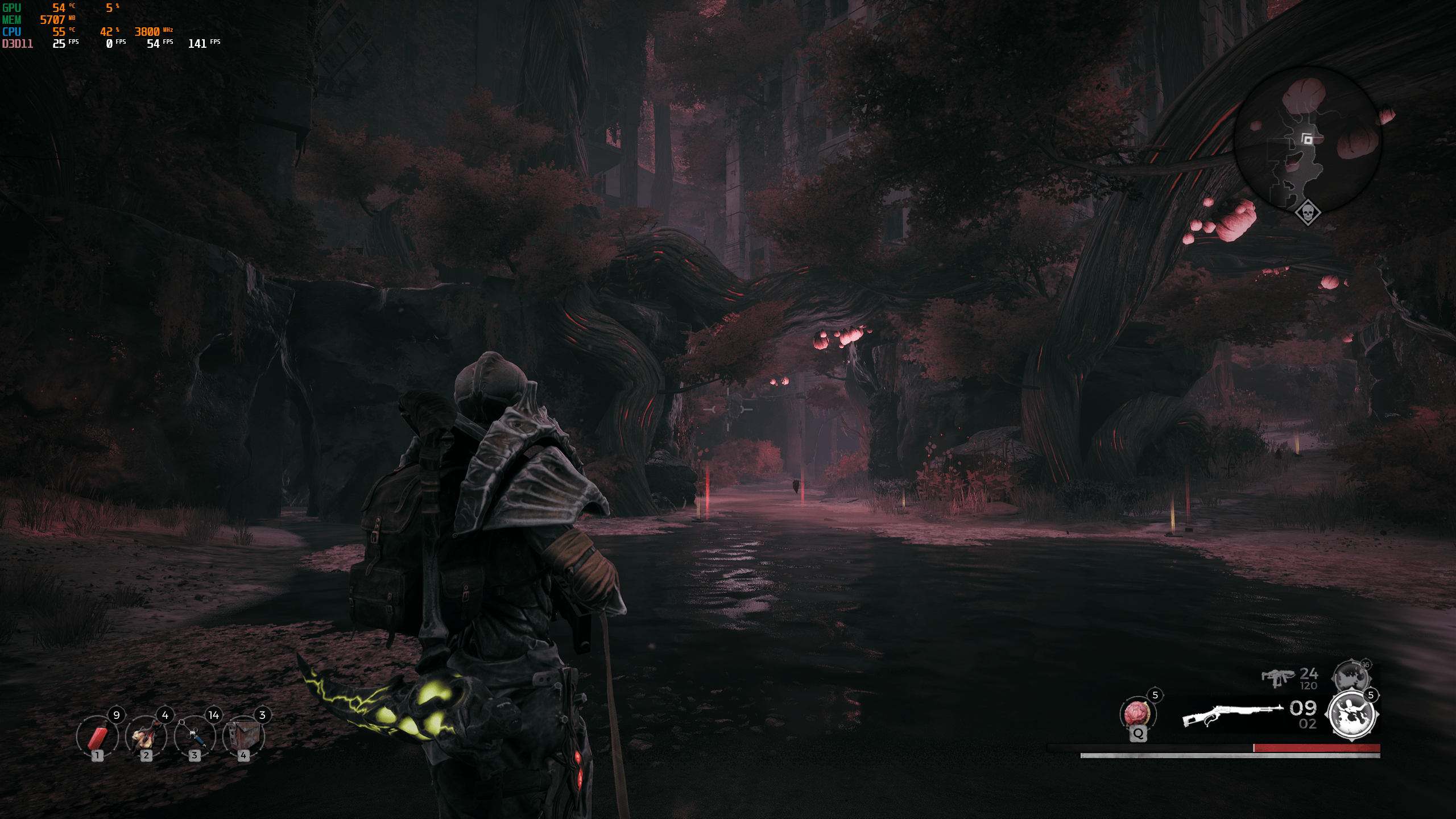The image size is (1456, 819).
Task: Switch to the submachine gun sidearm
Action: [1278, 677]
